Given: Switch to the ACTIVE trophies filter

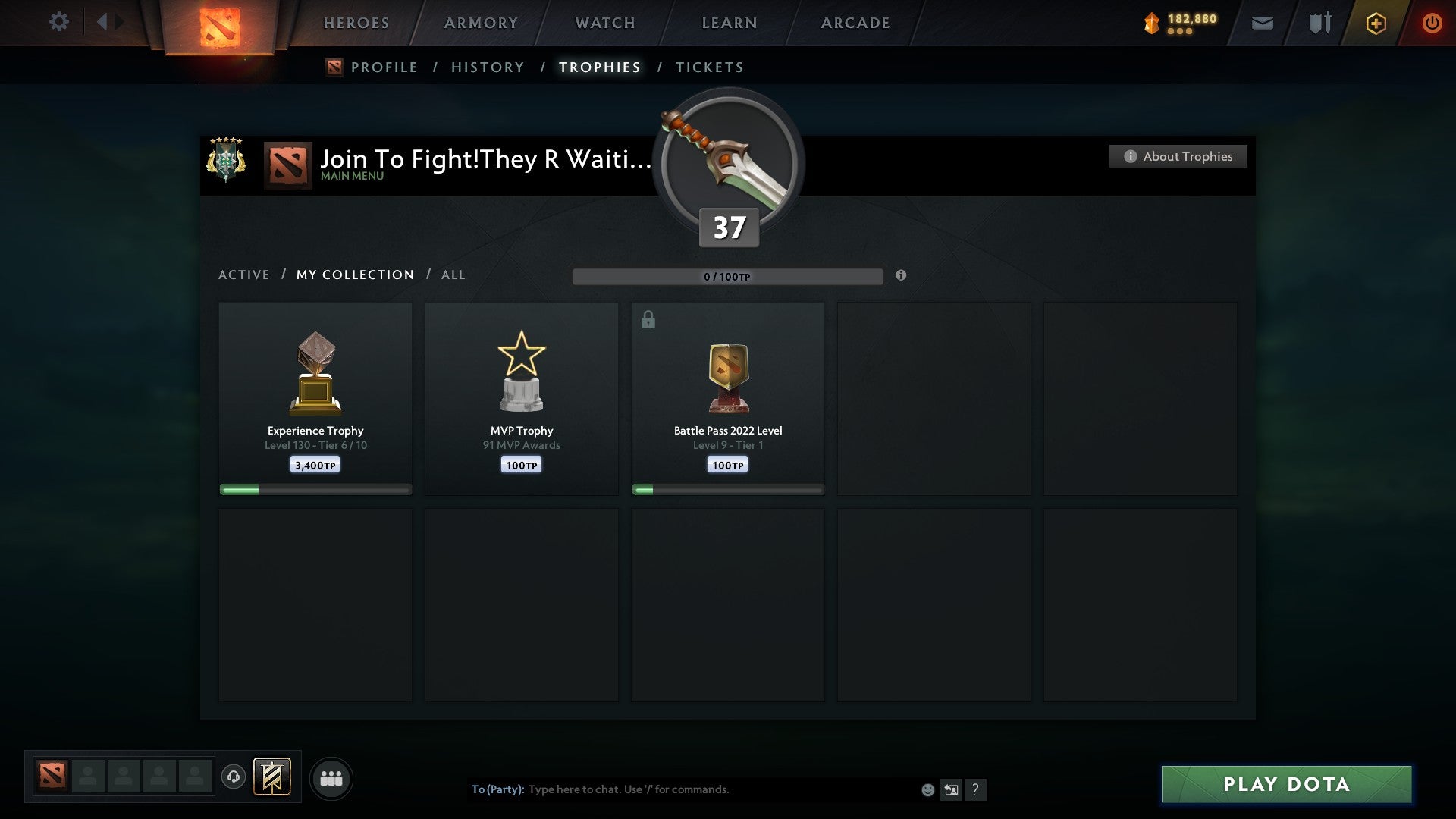Looking at the screenshot, I should tap(244, 275).
